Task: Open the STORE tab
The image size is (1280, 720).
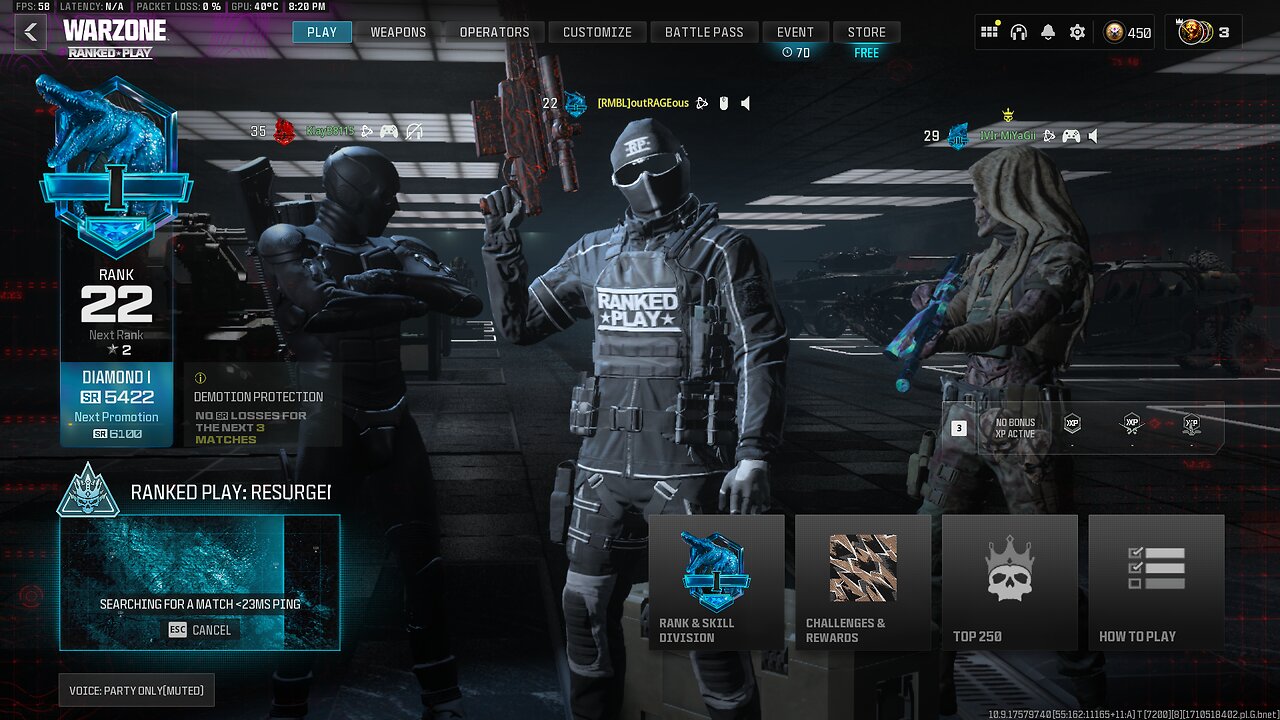Action: [866, 31]
